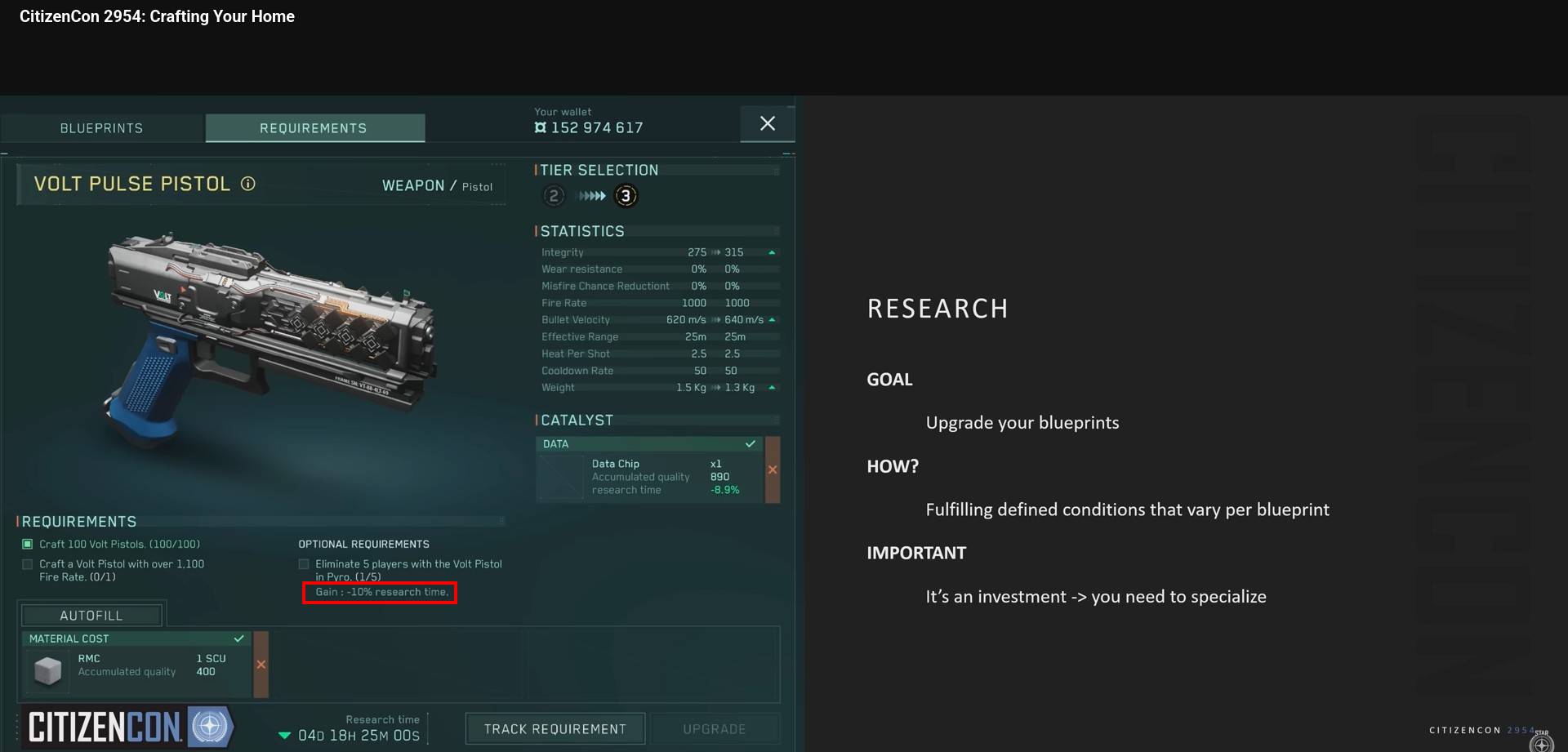Open the REQUIREMENTS tab
Screen dimensions: 1568x752
click(314, 127)
